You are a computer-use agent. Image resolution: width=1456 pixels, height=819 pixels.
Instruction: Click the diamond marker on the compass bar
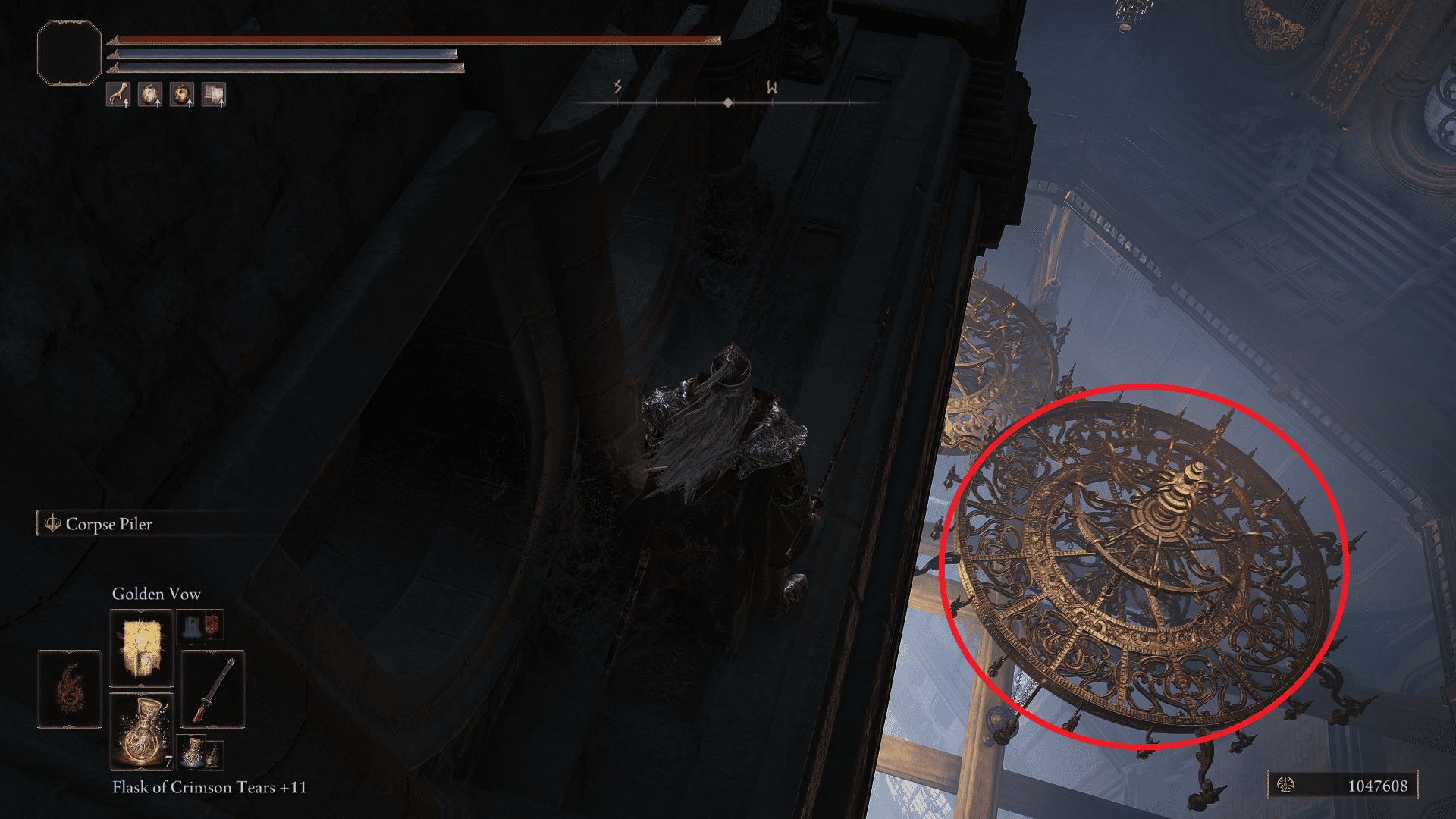coord(729,102)
